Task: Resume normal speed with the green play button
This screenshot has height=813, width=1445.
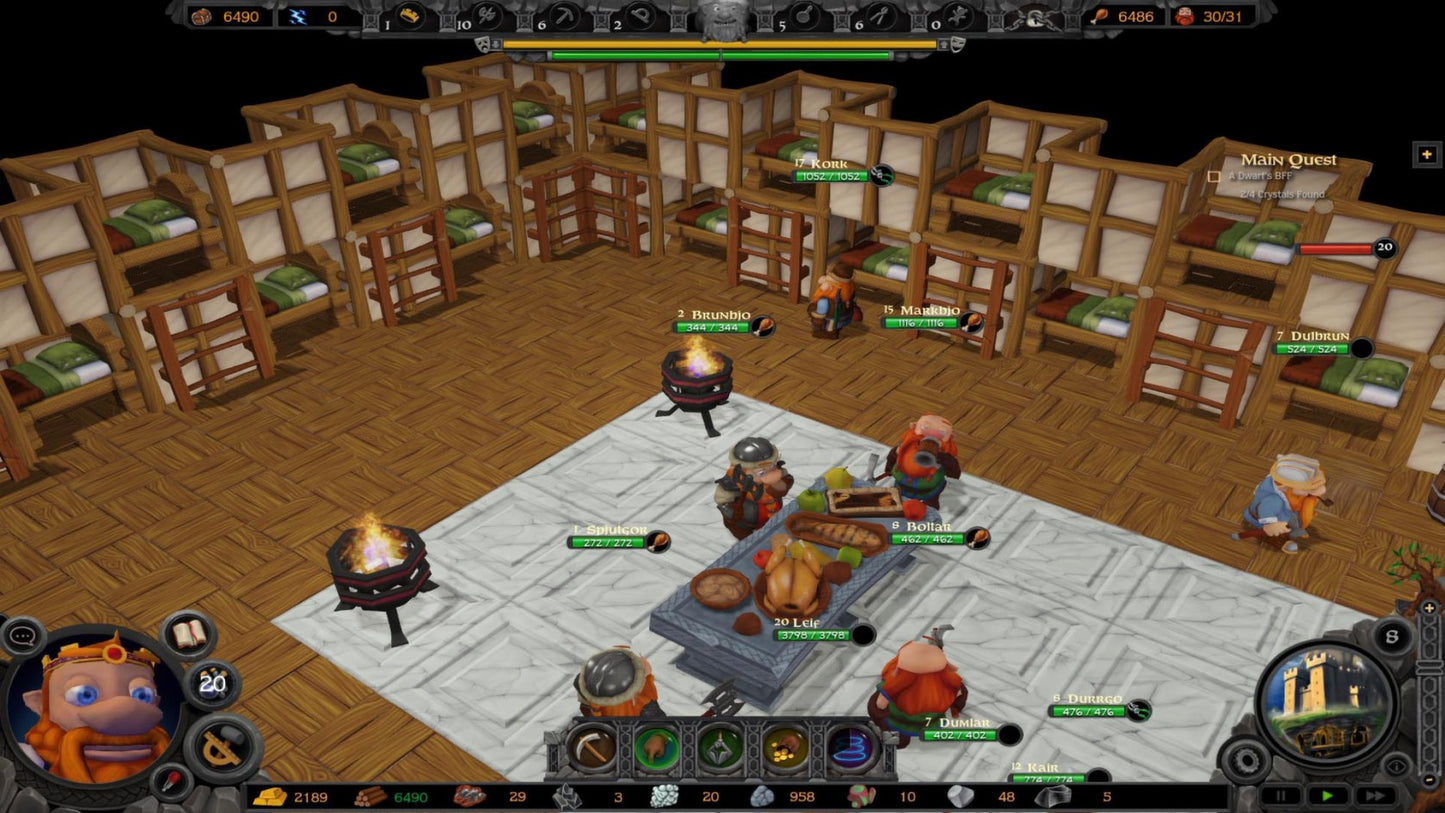Action: 1328,796
